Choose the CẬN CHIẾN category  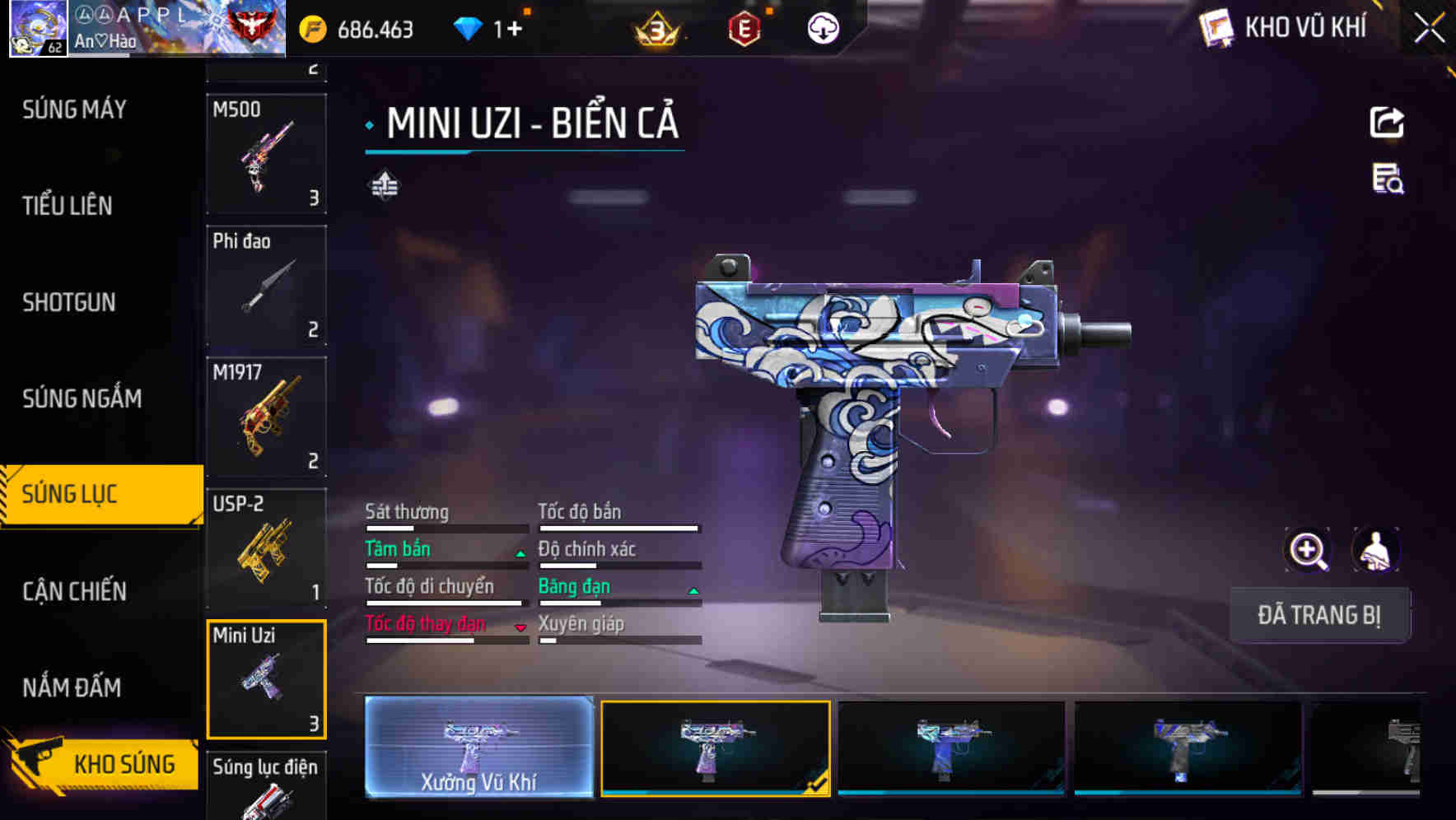click(74, 591)
